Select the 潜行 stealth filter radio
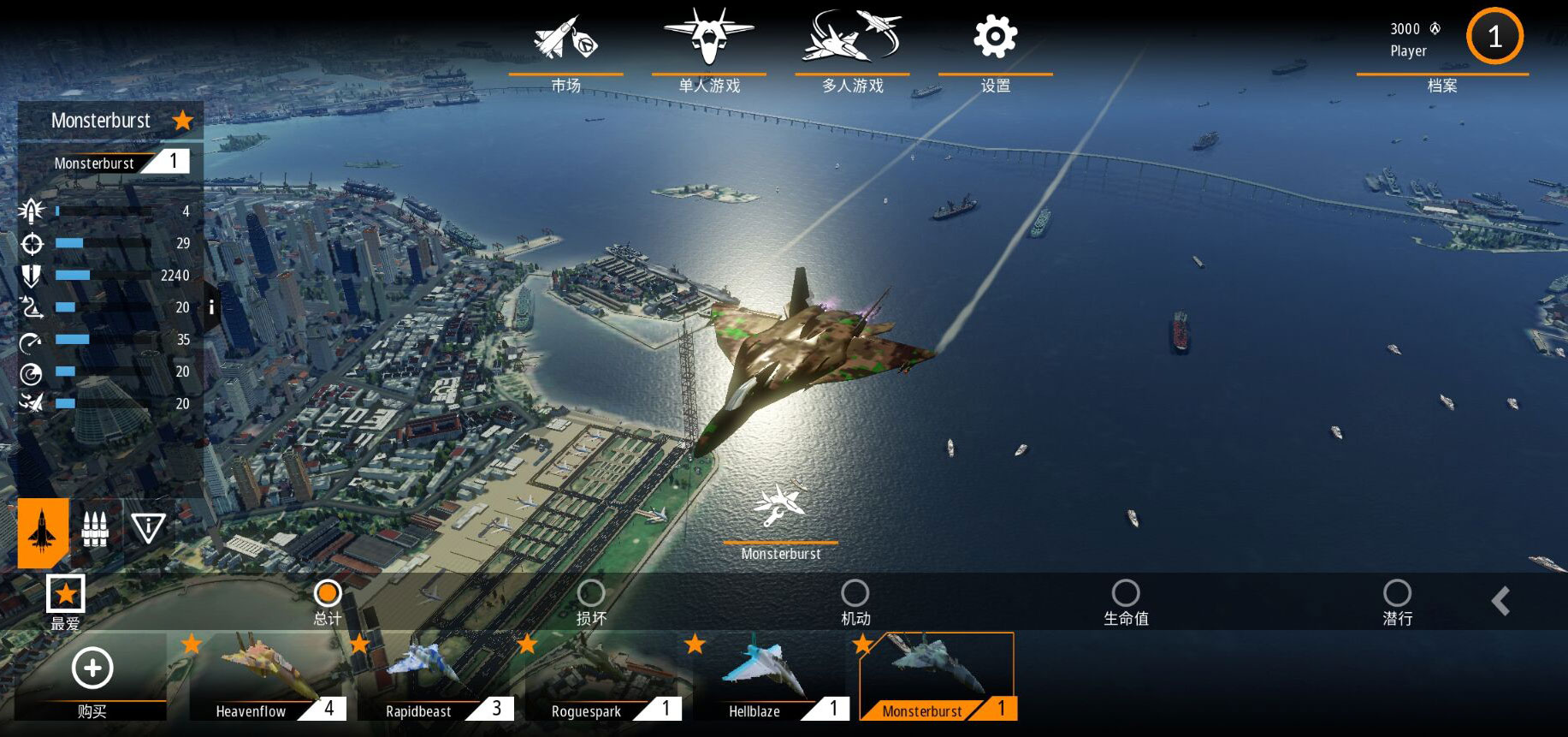Image resolution: width=1568 pixels, height=737 pixels. pyautogui.click(x=1398, y=592)
